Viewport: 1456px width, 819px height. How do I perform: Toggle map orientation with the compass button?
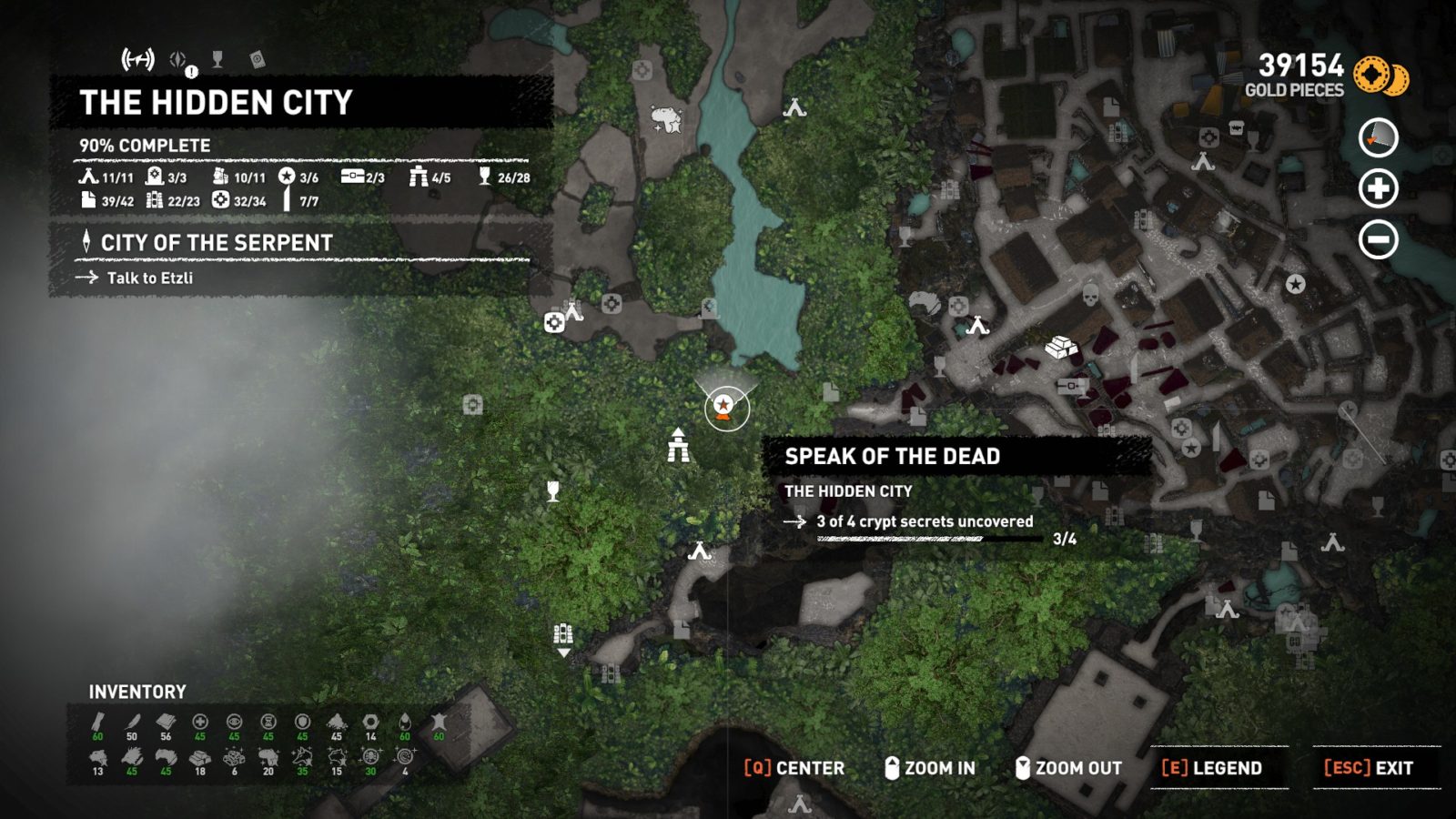pyautogui.click(x=1380, y=138)
